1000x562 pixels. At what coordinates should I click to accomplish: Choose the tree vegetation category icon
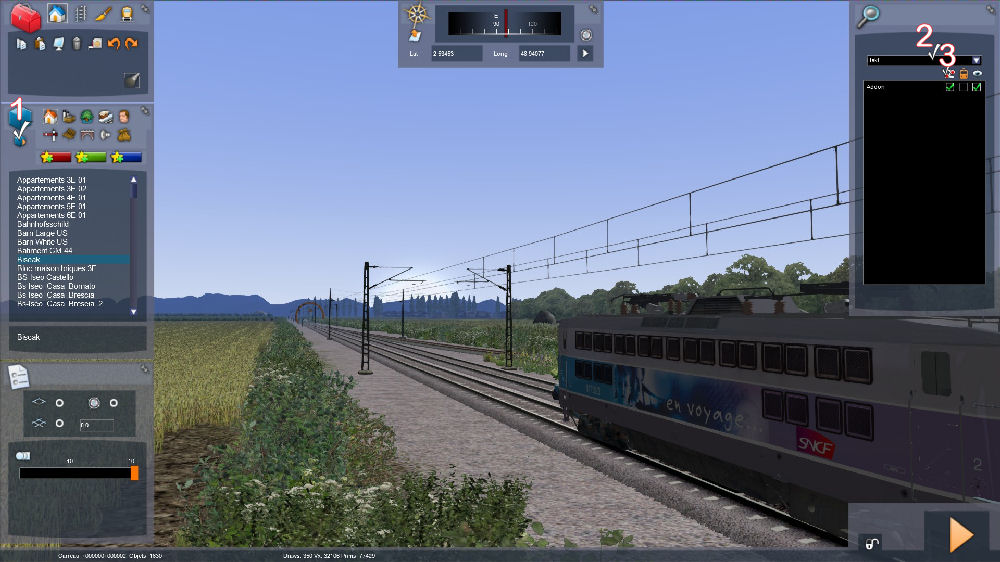tap(87, 116)
